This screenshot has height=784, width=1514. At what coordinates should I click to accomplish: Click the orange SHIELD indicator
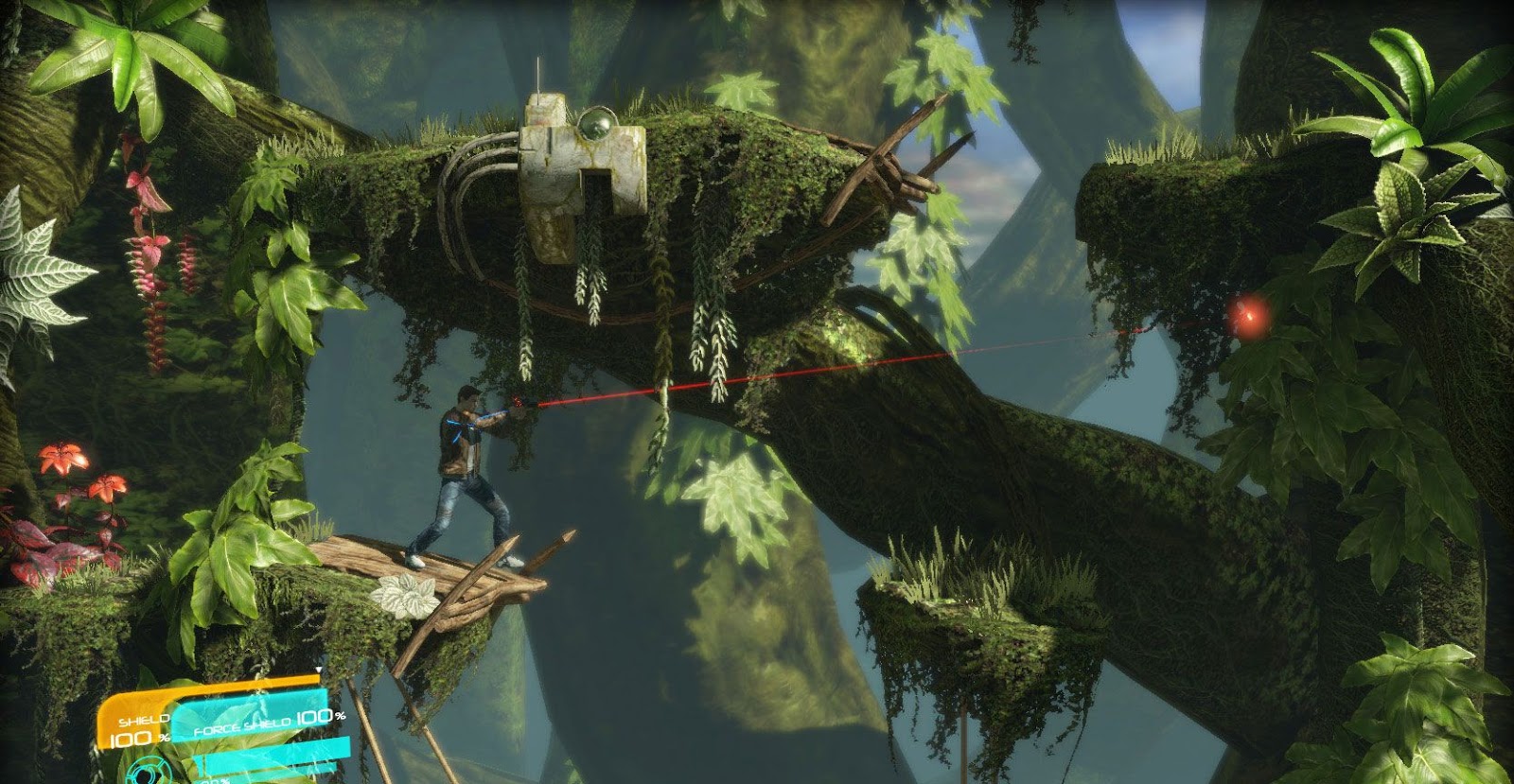[x=144, y=721]
